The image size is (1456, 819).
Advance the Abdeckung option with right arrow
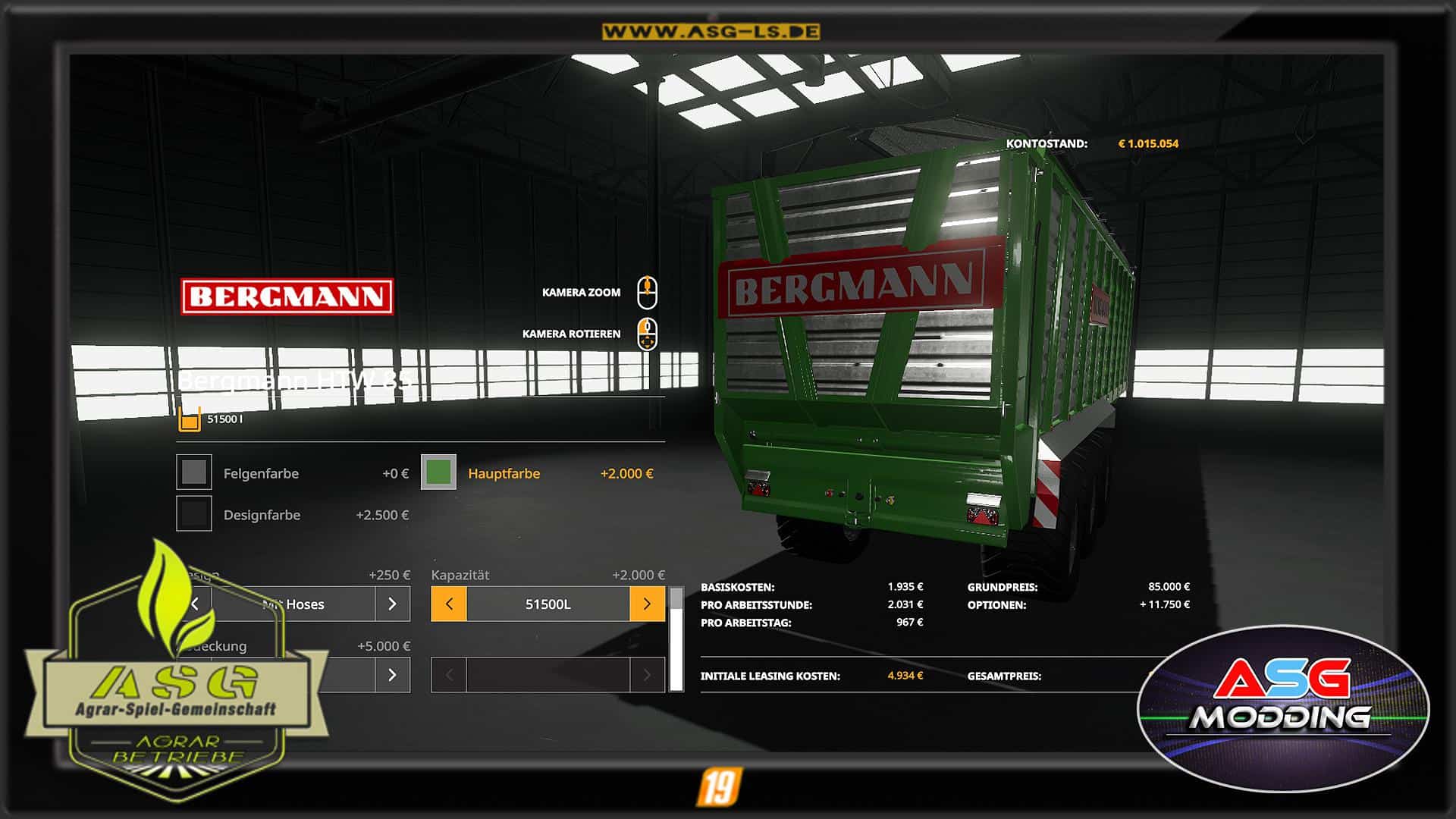(x=392, y=675)
